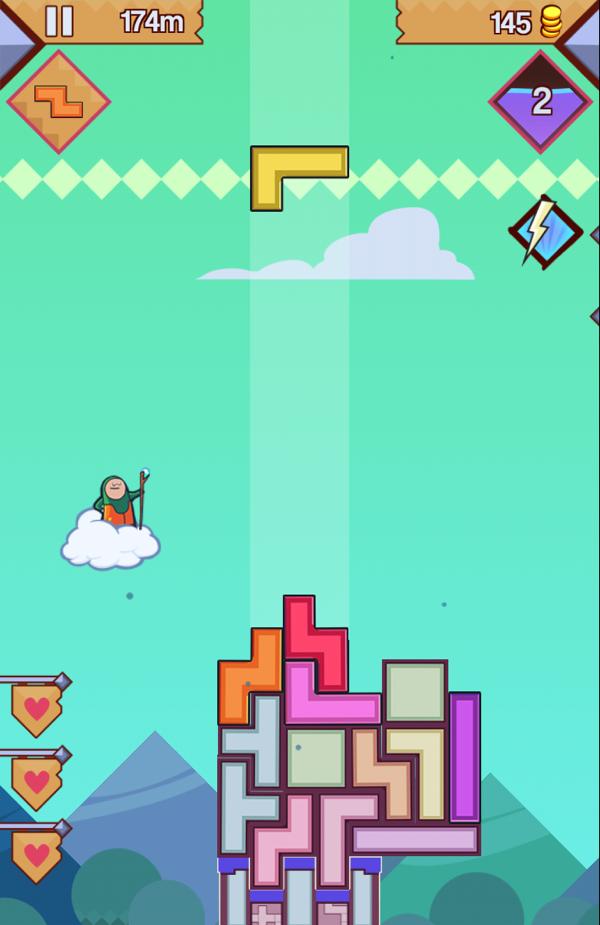
Task: Pause the game
Action: [x=59, y=21]
